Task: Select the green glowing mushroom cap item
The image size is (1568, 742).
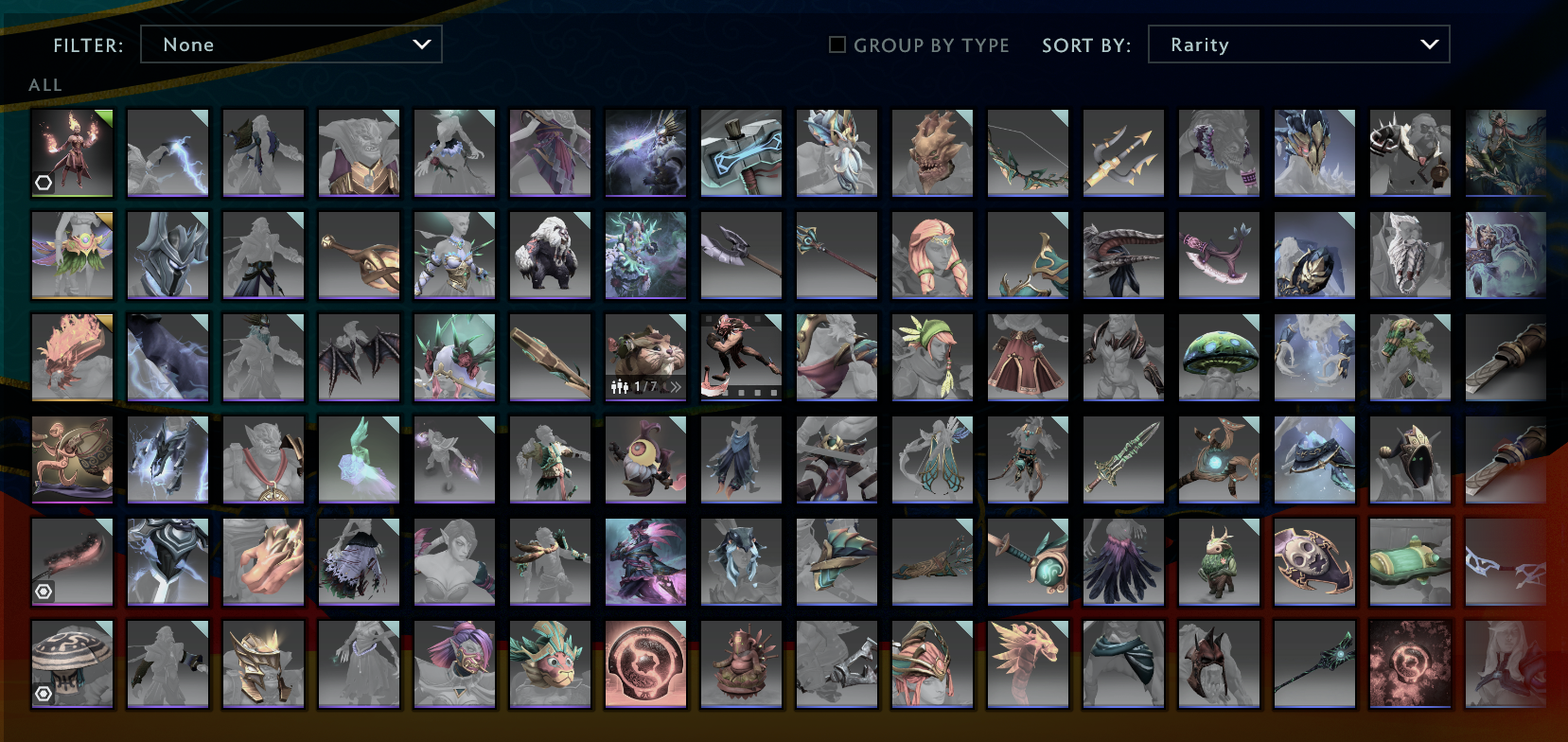Action: [x=1219, y=357]
